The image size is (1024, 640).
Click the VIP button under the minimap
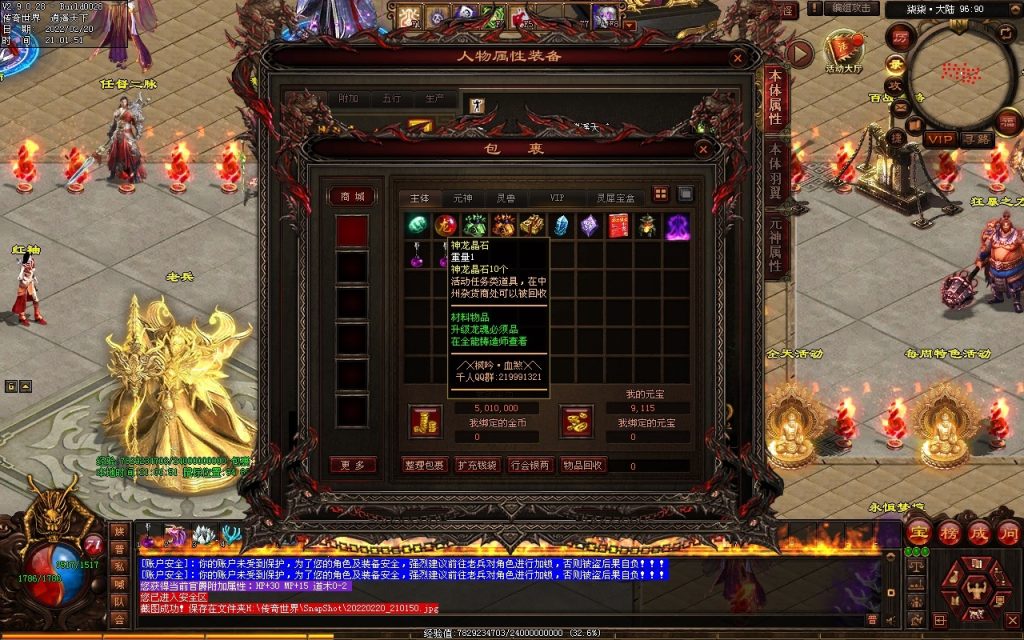(939, 139)
